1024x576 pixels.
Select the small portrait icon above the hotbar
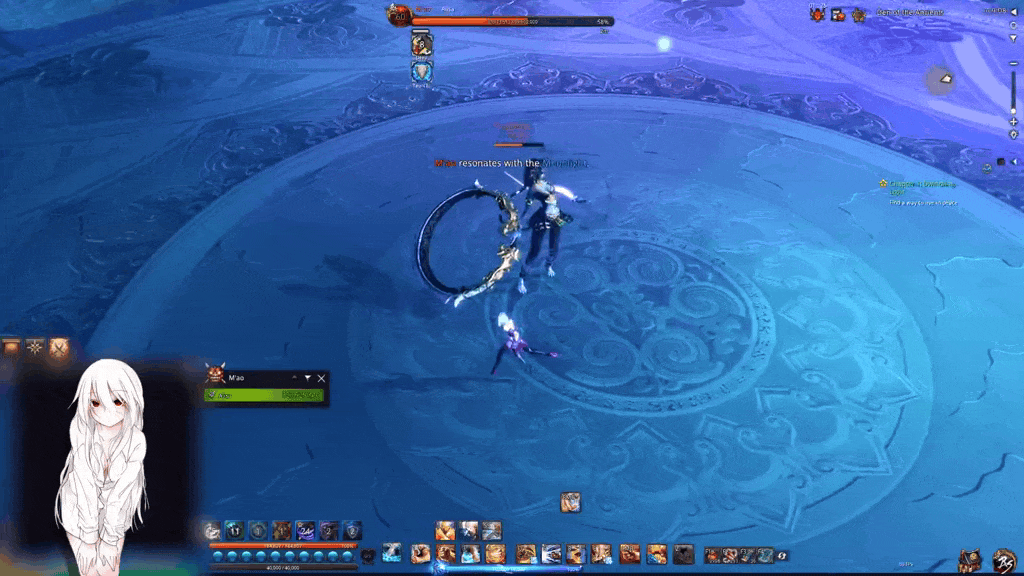(570, 501)
